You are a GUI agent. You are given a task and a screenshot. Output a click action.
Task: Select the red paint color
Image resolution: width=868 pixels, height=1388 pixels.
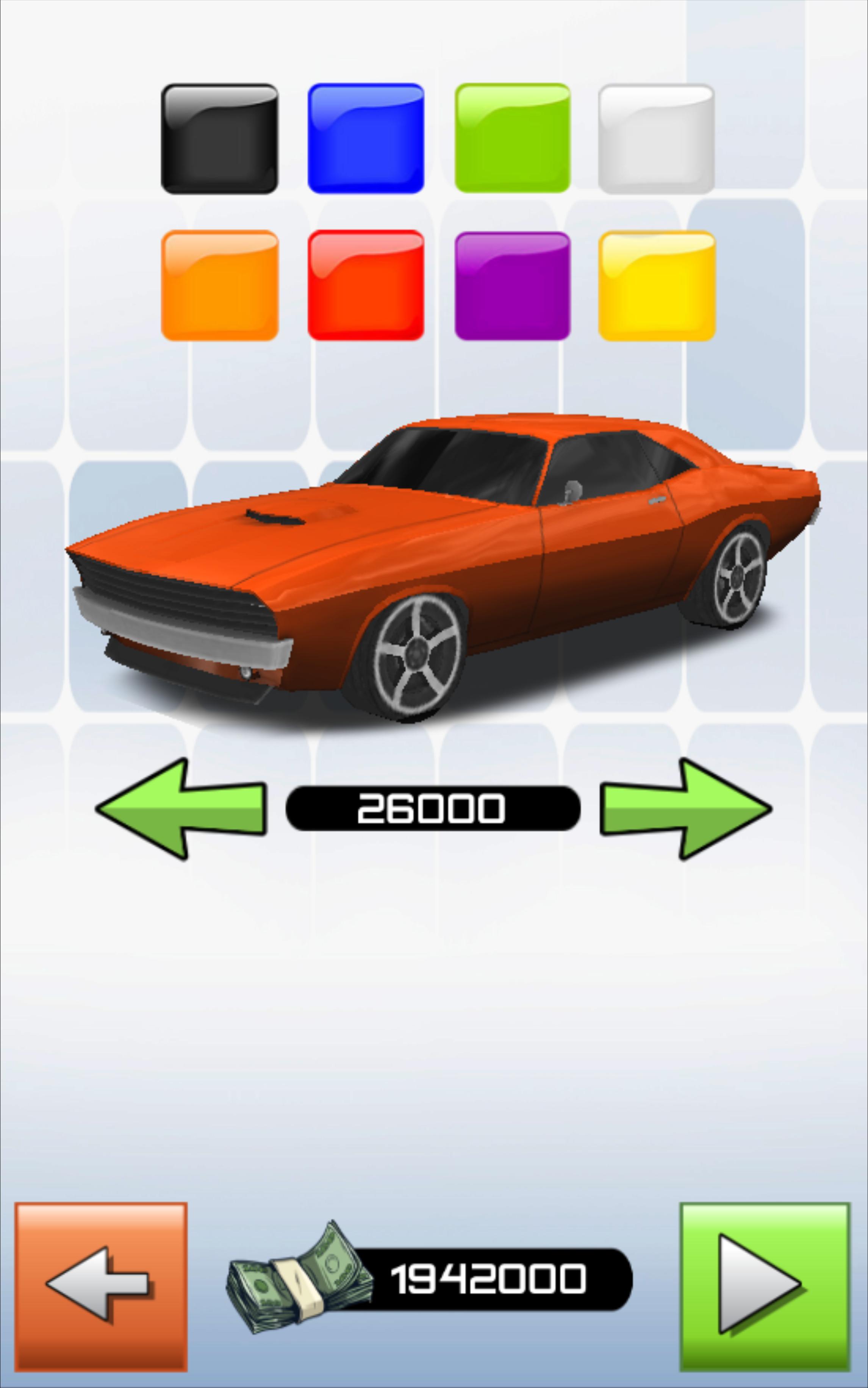tap(365, 286)
